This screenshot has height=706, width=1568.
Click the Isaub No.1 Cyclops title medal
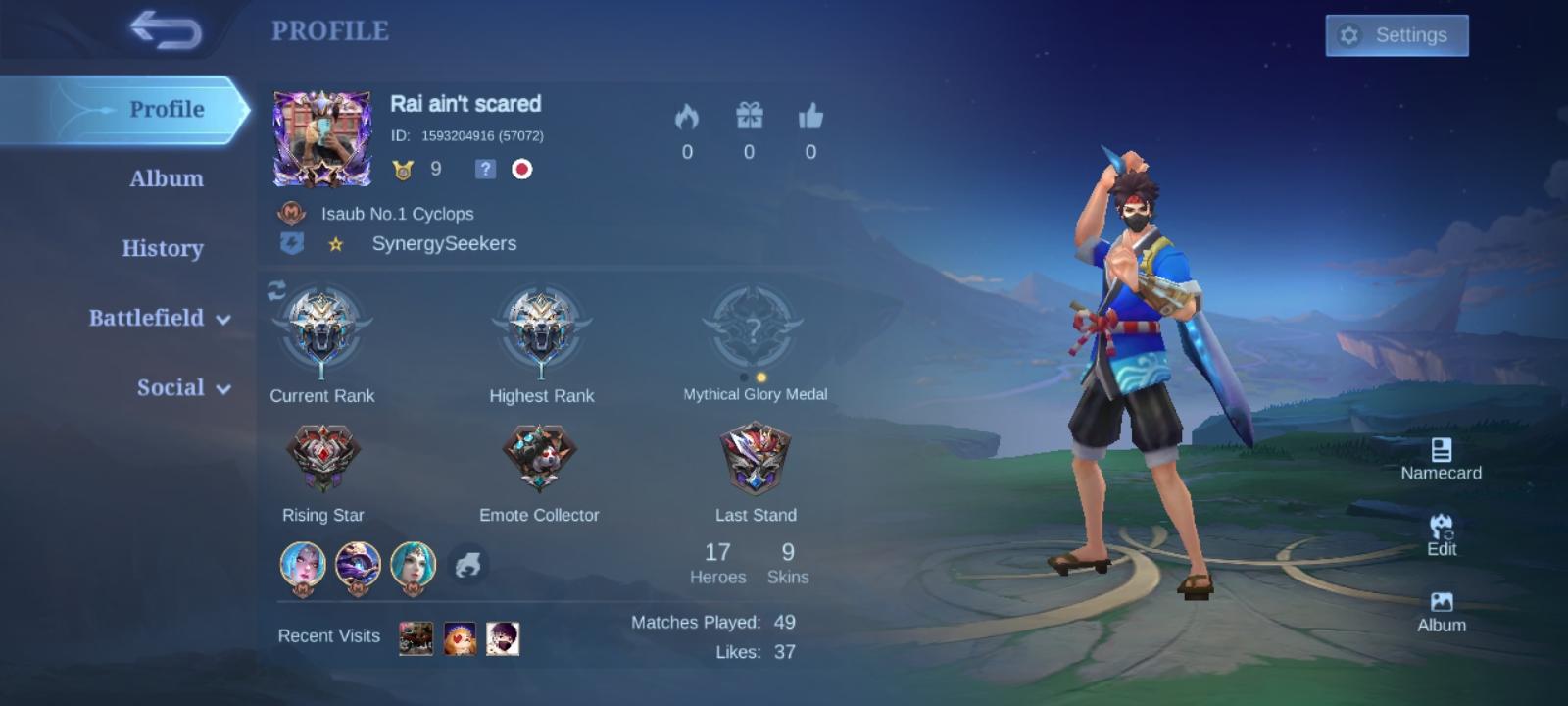pos(290,214)
